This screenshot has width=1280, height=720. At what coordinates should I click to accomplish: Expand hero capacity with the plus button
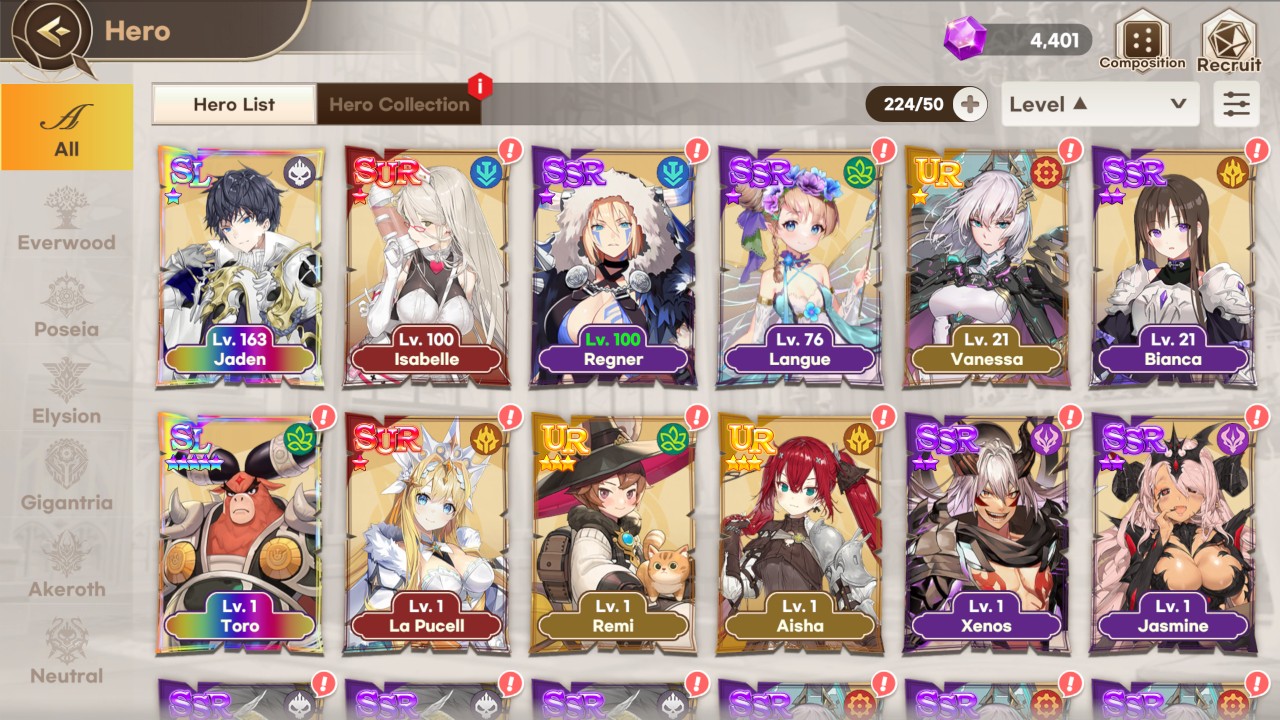click(969, 104)
